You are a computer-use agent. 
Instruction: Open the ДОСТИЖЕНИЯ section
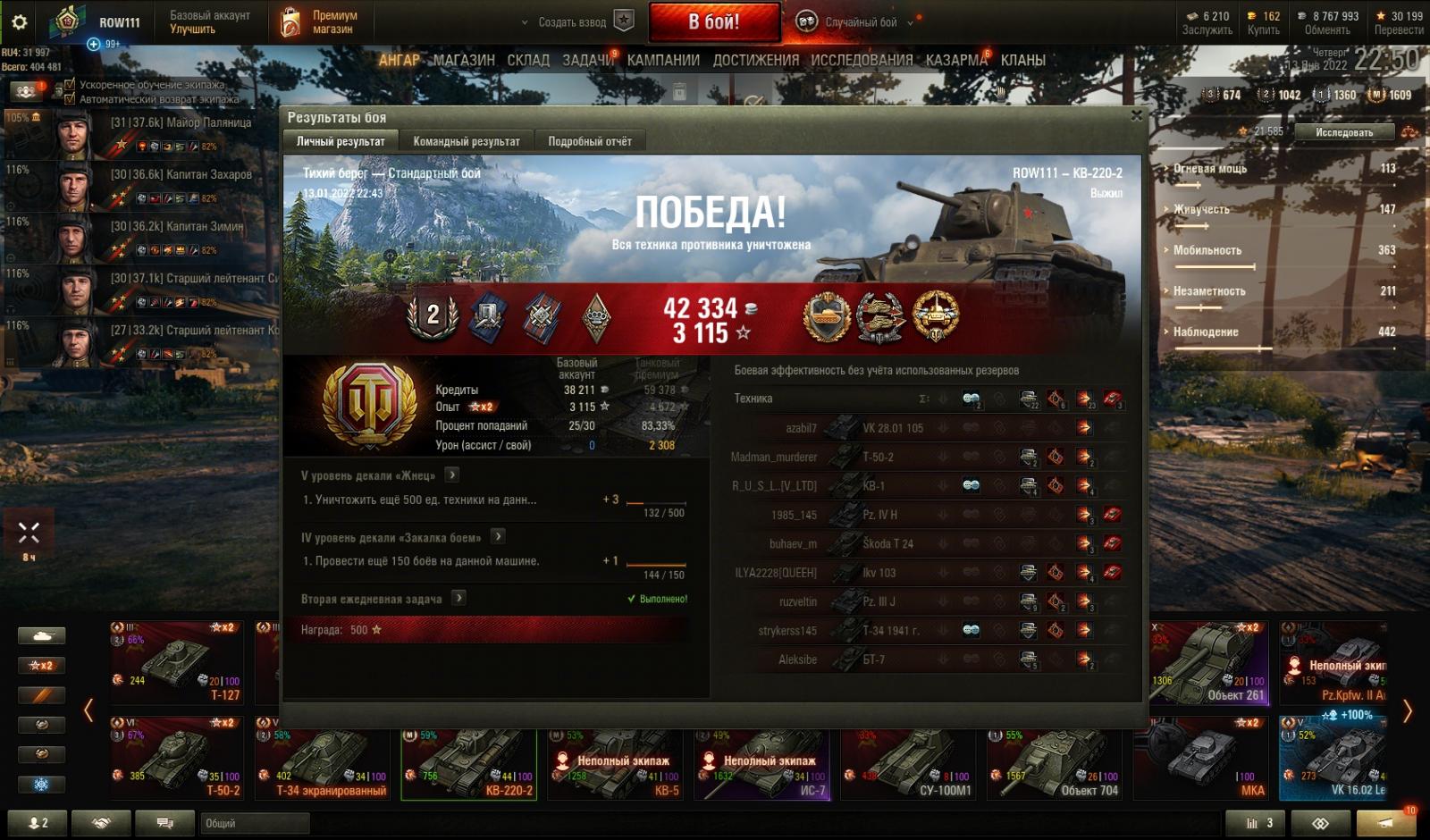755,60
